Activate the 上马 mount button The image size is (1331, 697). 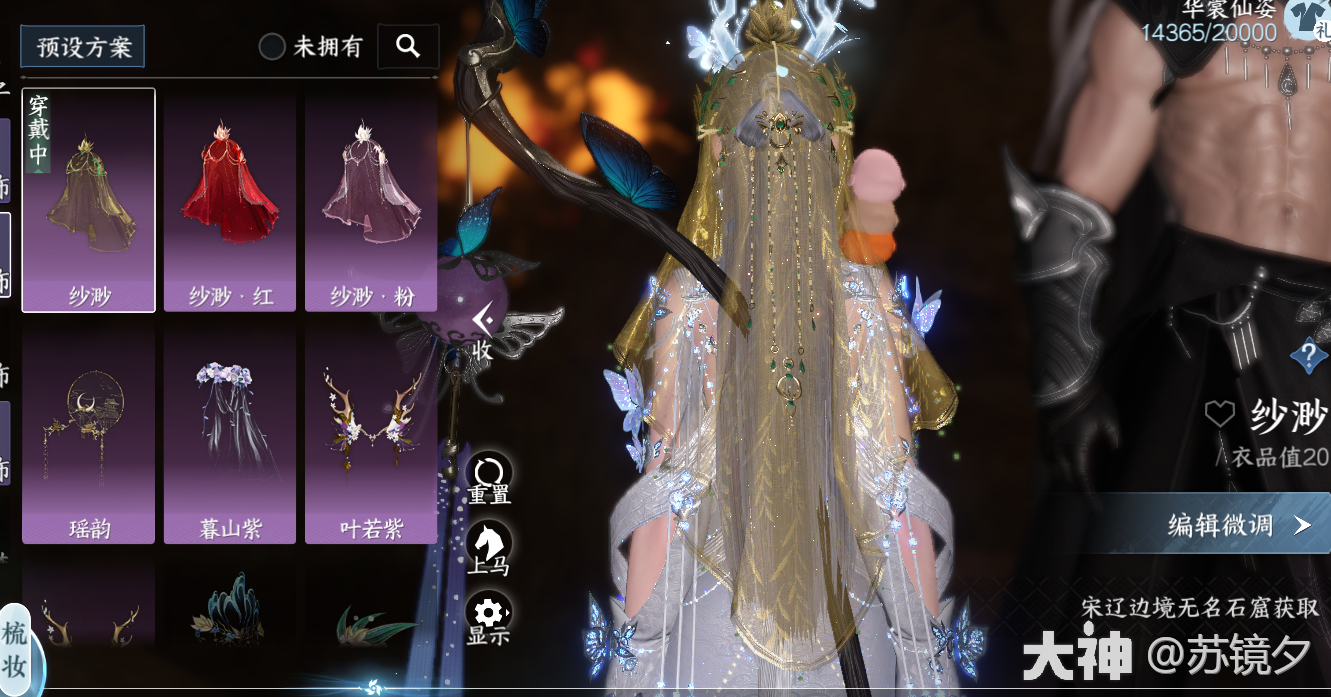tap(489, 548)
